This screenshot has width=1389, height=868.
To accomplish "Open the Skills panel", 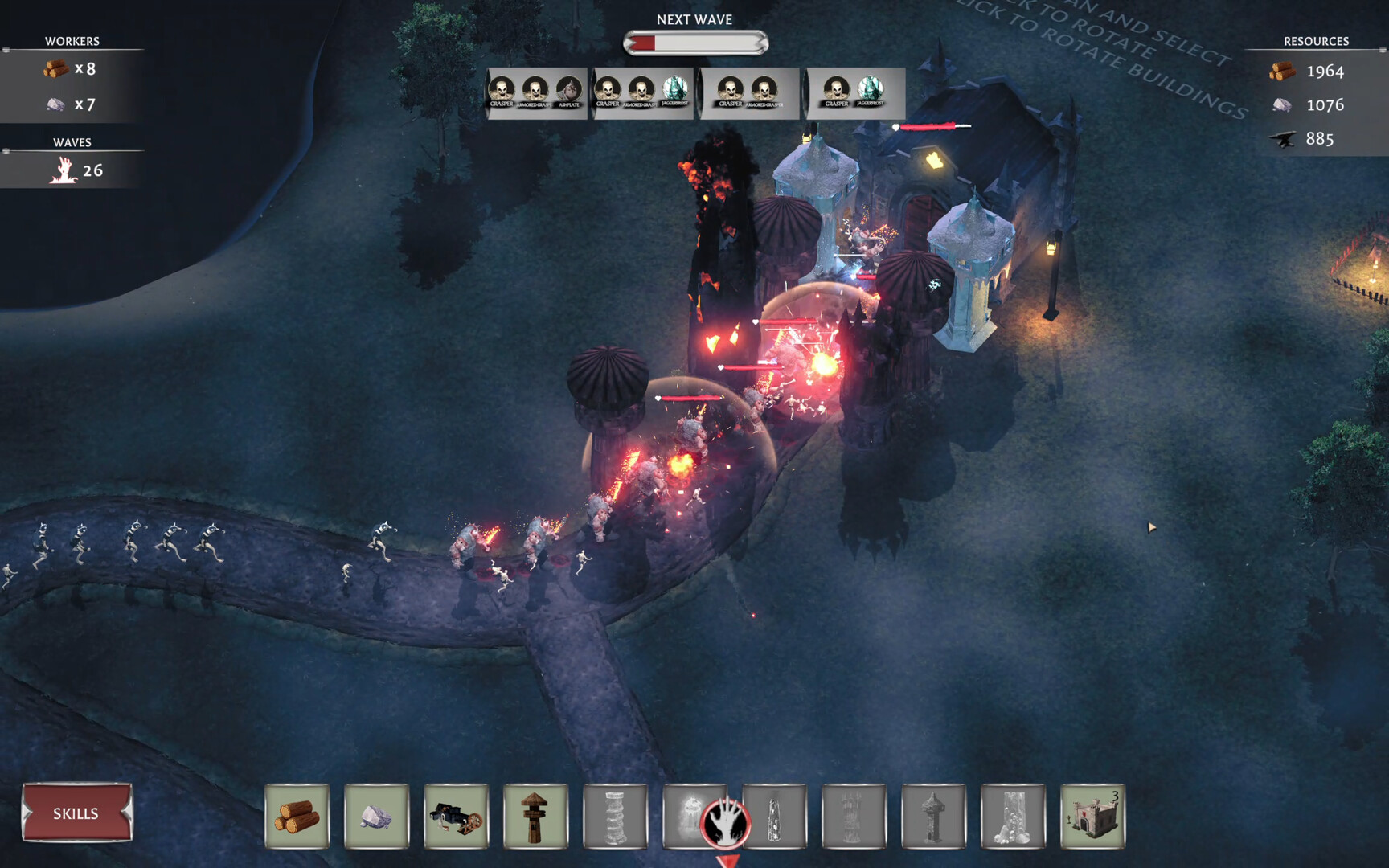I will tap(76, 813).
